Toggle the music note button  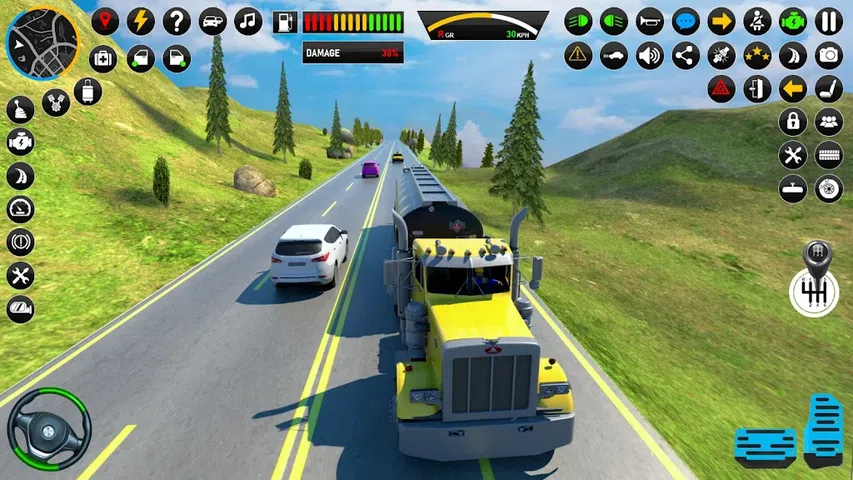[x=248, y=21]
